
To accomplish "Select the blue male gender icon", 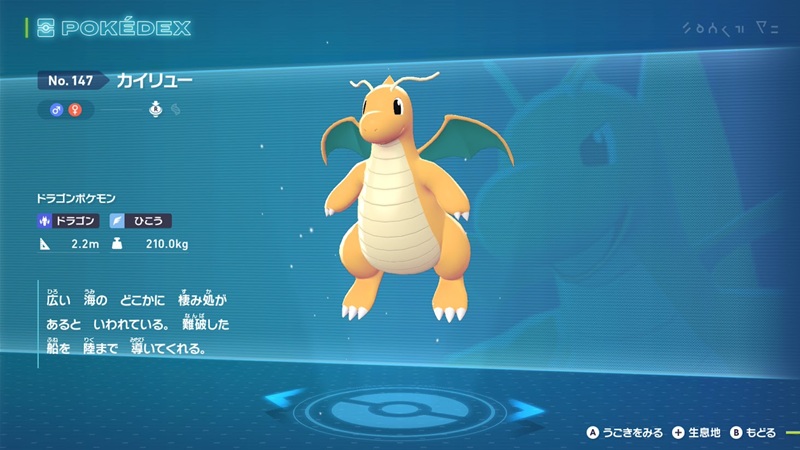I will 58,108.
